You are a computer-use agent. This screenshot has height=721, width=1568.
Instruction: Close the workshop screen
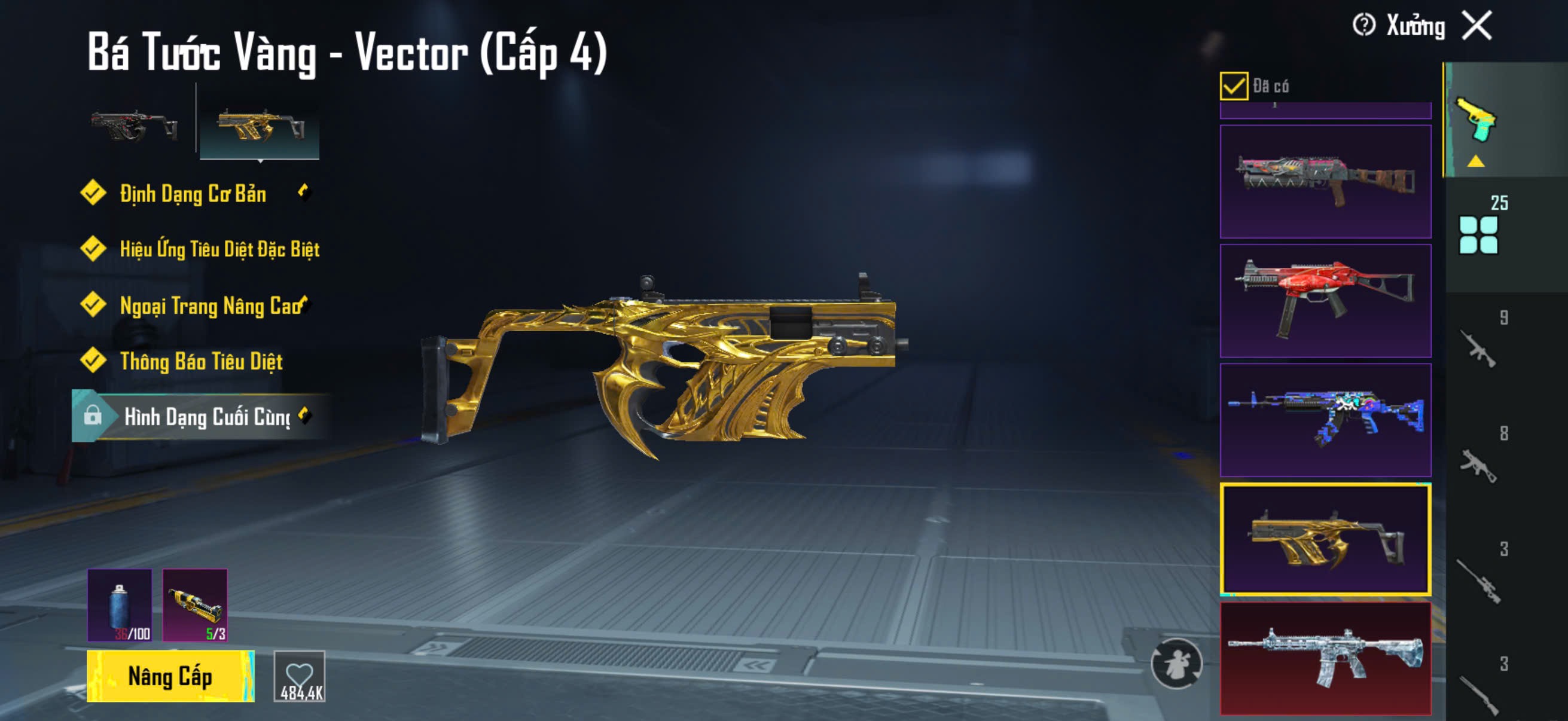click(x=1477, y=26)
